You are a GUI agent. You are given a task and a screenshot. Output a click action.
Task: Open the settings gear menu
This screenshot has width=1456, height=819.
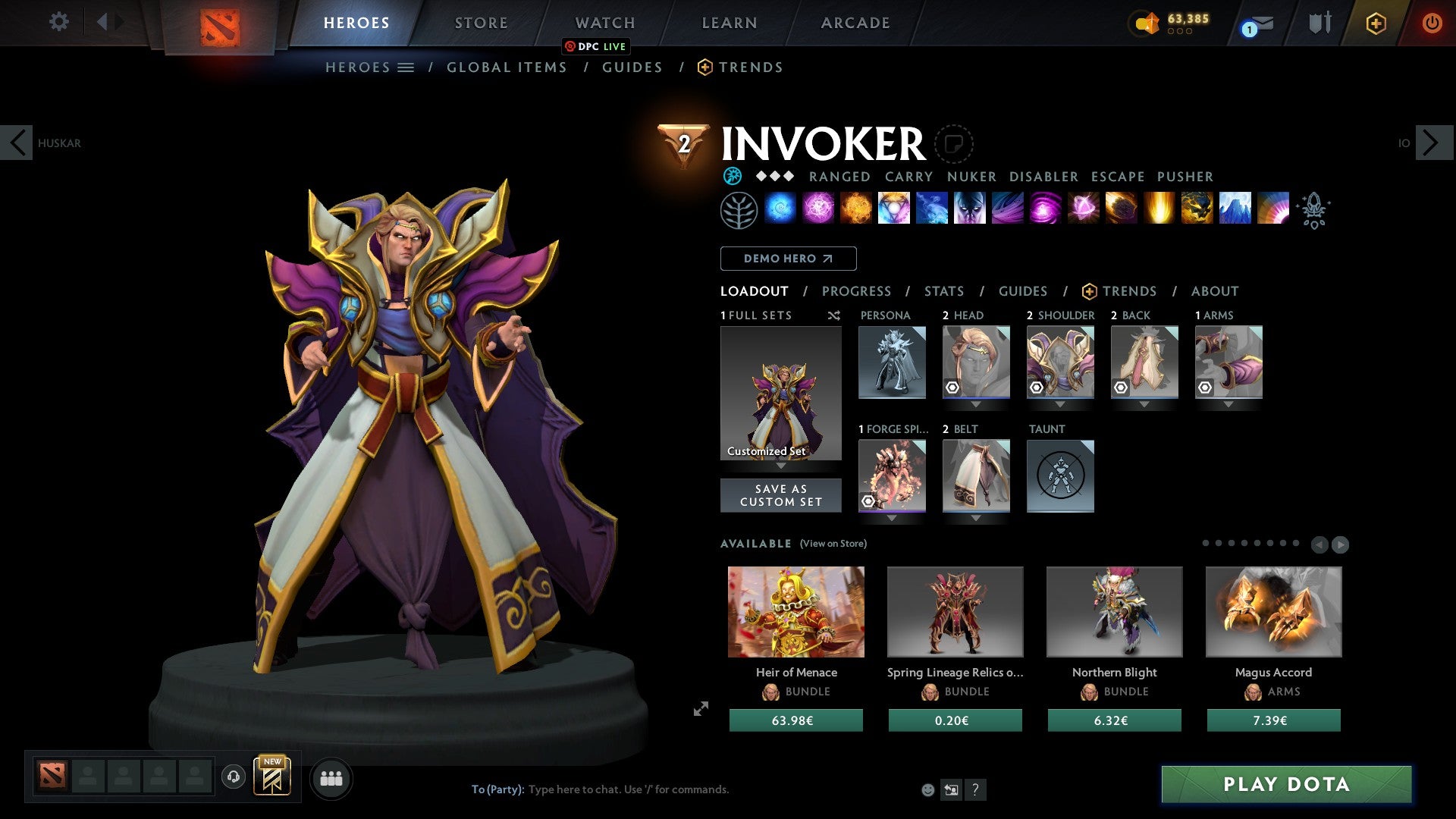(58, 22)
